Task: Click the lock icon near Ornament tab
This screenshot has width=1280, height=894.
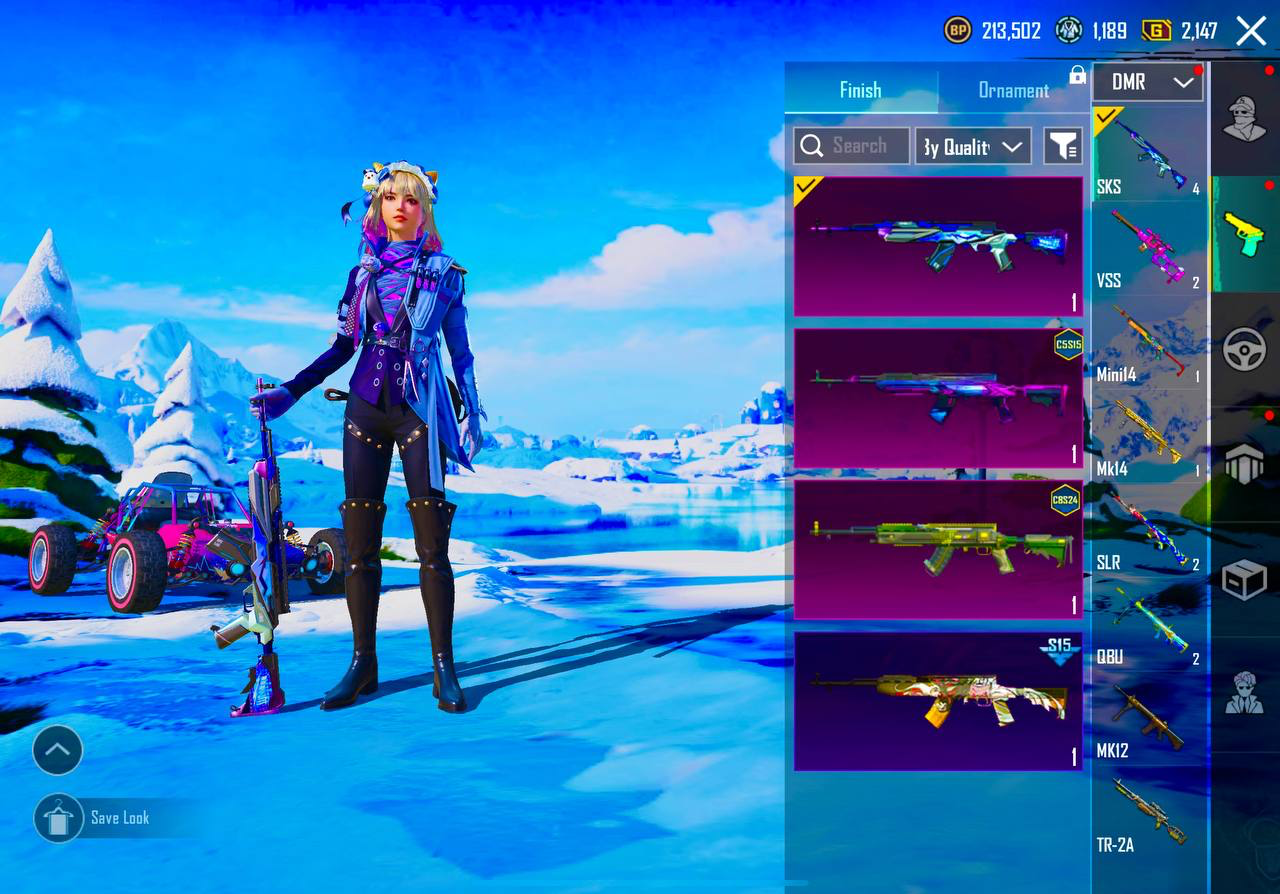Action: click(1076, 75)
